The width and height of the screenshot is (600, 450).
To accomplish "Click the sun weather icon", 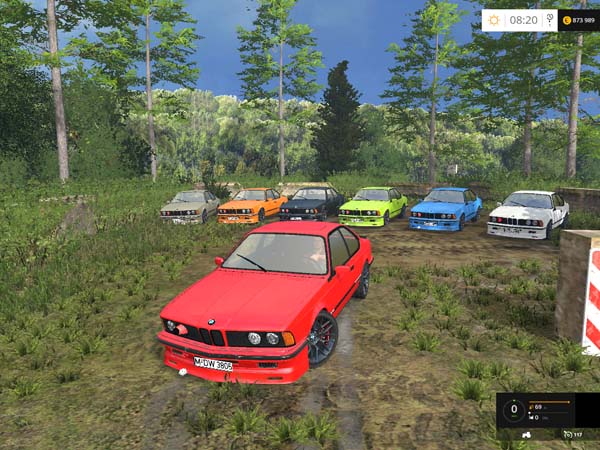I will [x=494, y=20].
